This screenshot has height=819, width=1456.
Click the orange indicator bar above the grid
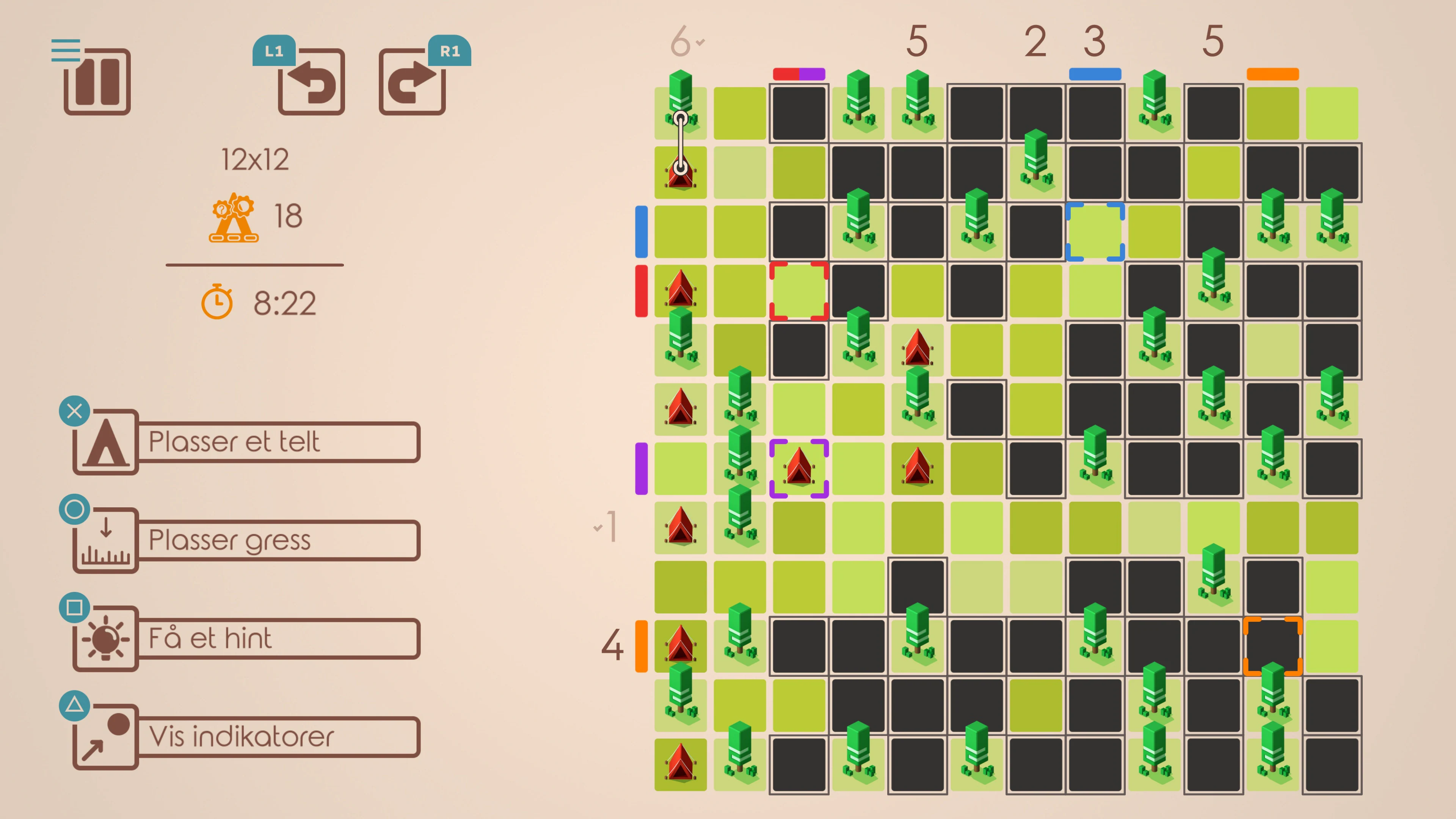(1274, 74)
